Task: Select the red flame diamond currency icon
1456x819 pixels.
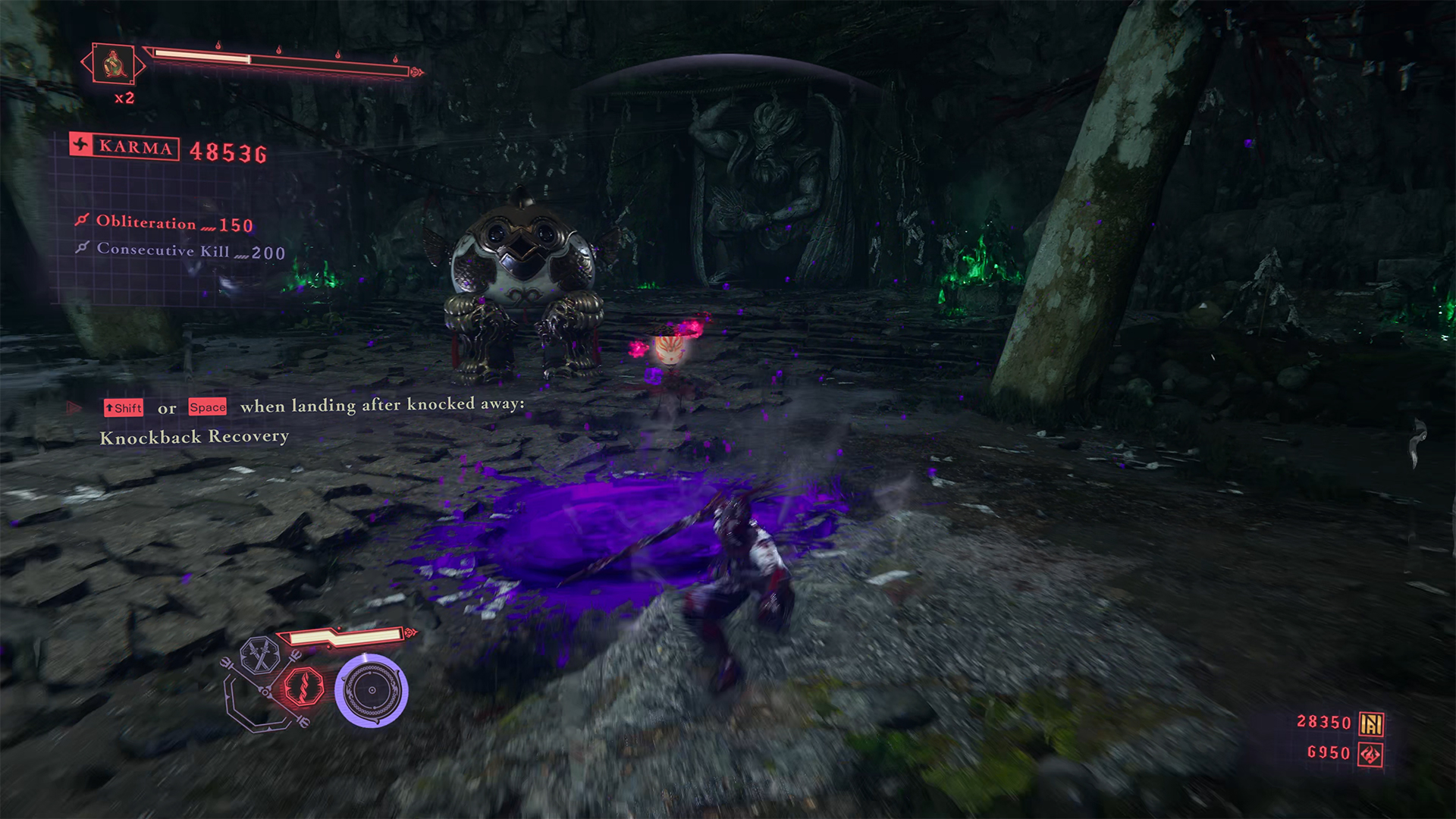Action: pyautogui.click(x=1371, y=754)
